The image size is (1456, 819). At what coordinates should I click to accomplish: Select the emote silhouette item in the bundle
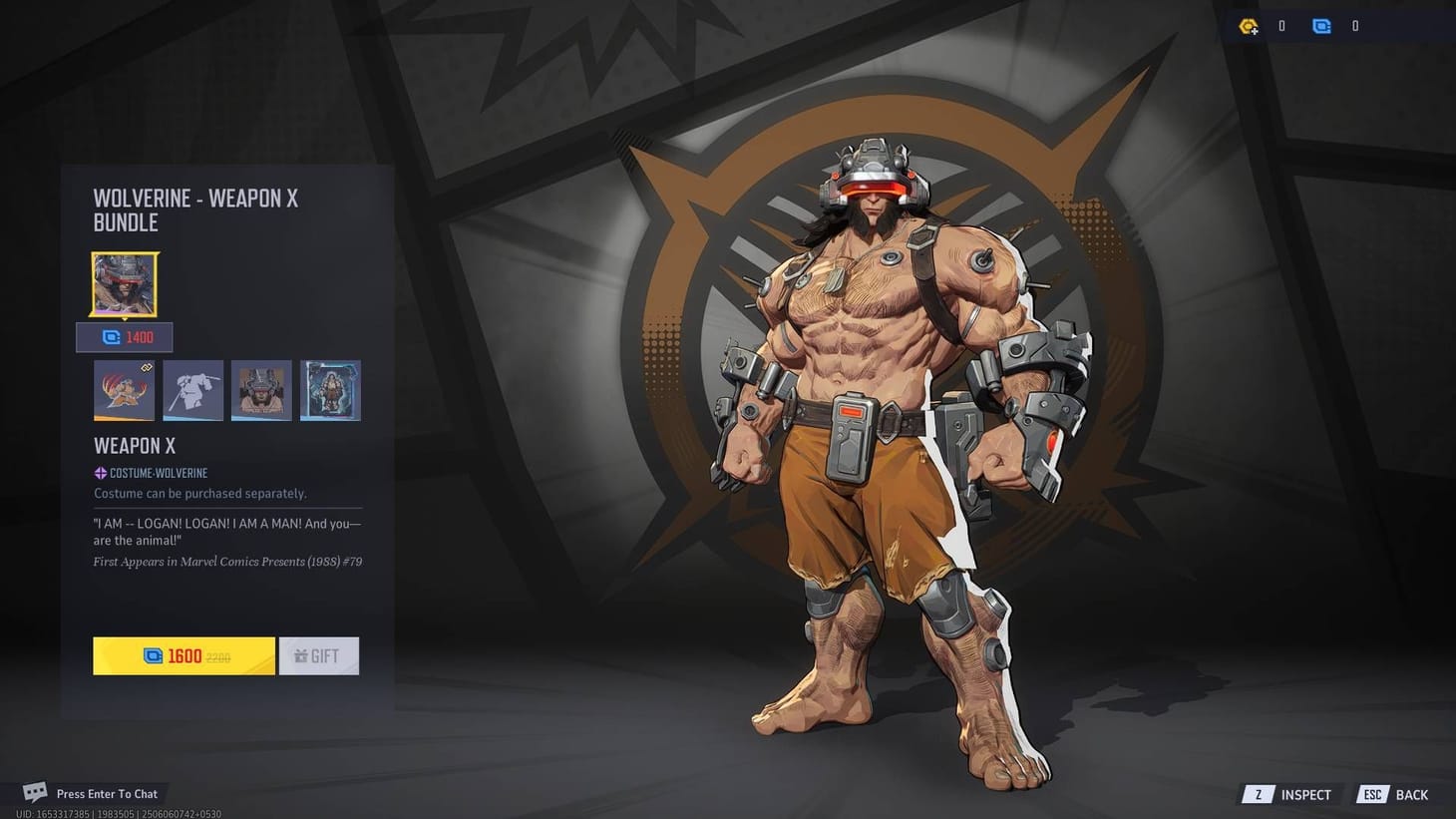click(x=192, y=390)
